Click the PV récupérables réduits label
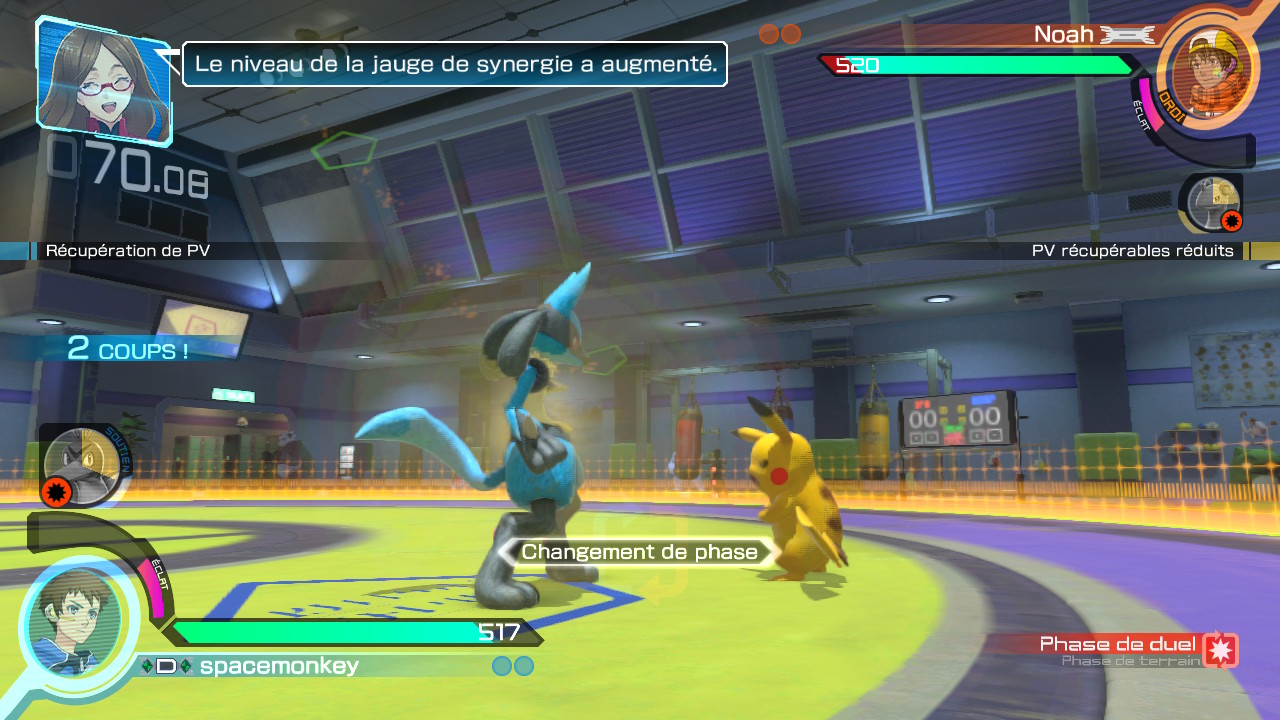Image resolution: width=1280 pixels, height=720 pixels. [1133, 250]
